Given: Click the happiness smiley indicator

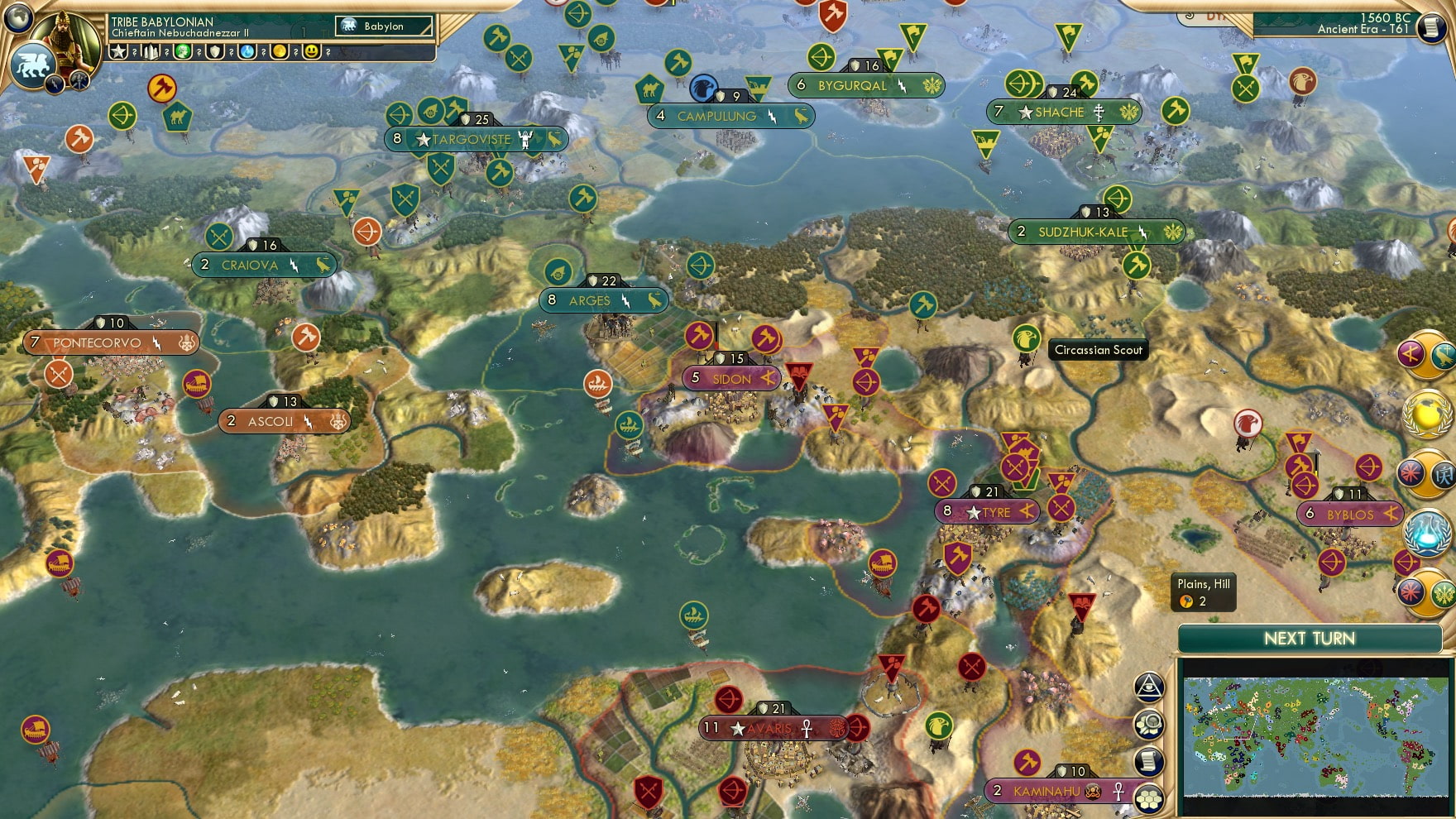Looking at the screenshot, I should (312, 52).
